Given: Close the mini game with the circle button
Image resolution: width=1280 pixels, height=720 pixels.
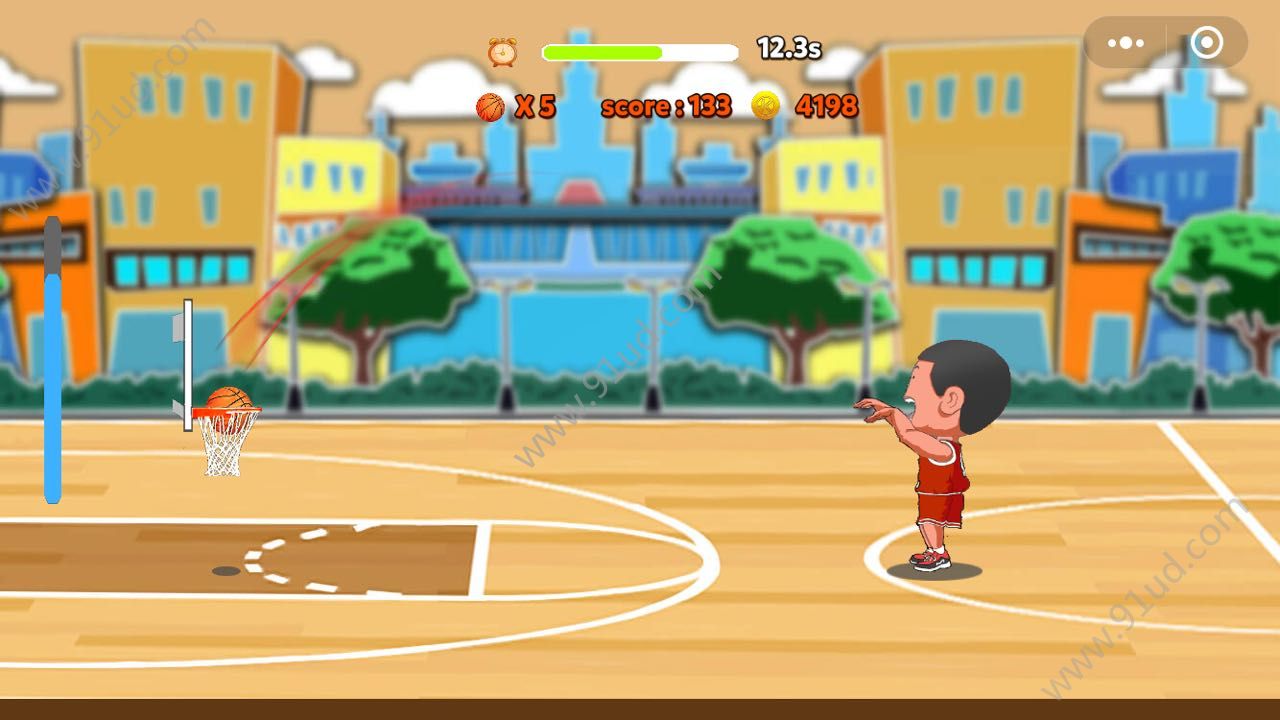Looking at the screenshot, I should (x=1206, y=43).
